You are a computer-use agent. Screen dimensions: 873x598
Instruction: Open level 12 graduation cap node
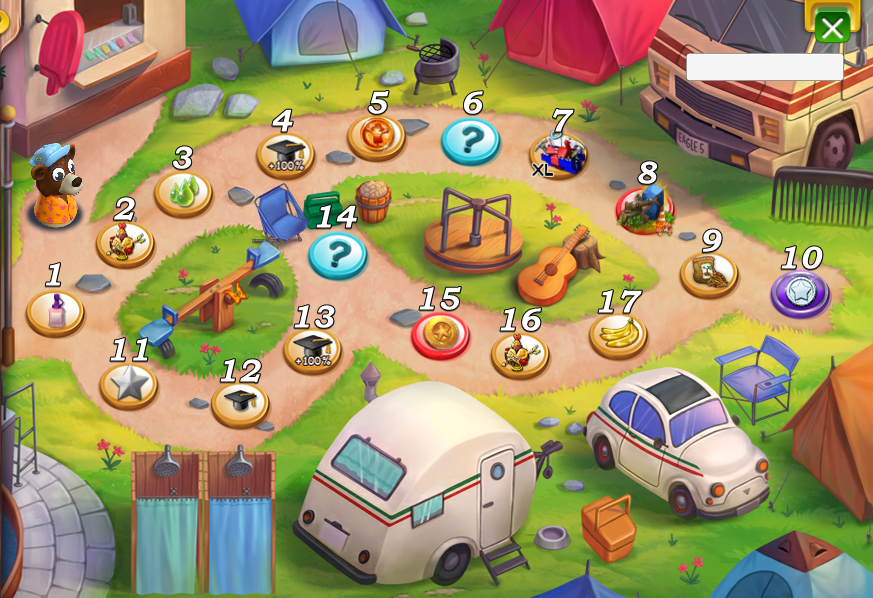[240, 402]
